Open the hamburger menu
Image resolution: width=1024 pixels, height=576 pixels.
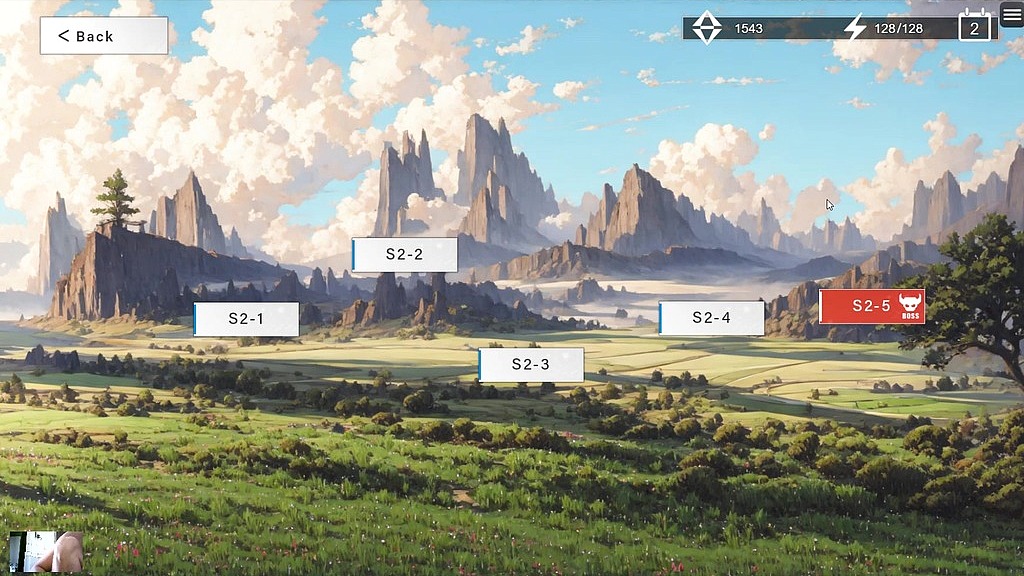[x=1011, y=15]
